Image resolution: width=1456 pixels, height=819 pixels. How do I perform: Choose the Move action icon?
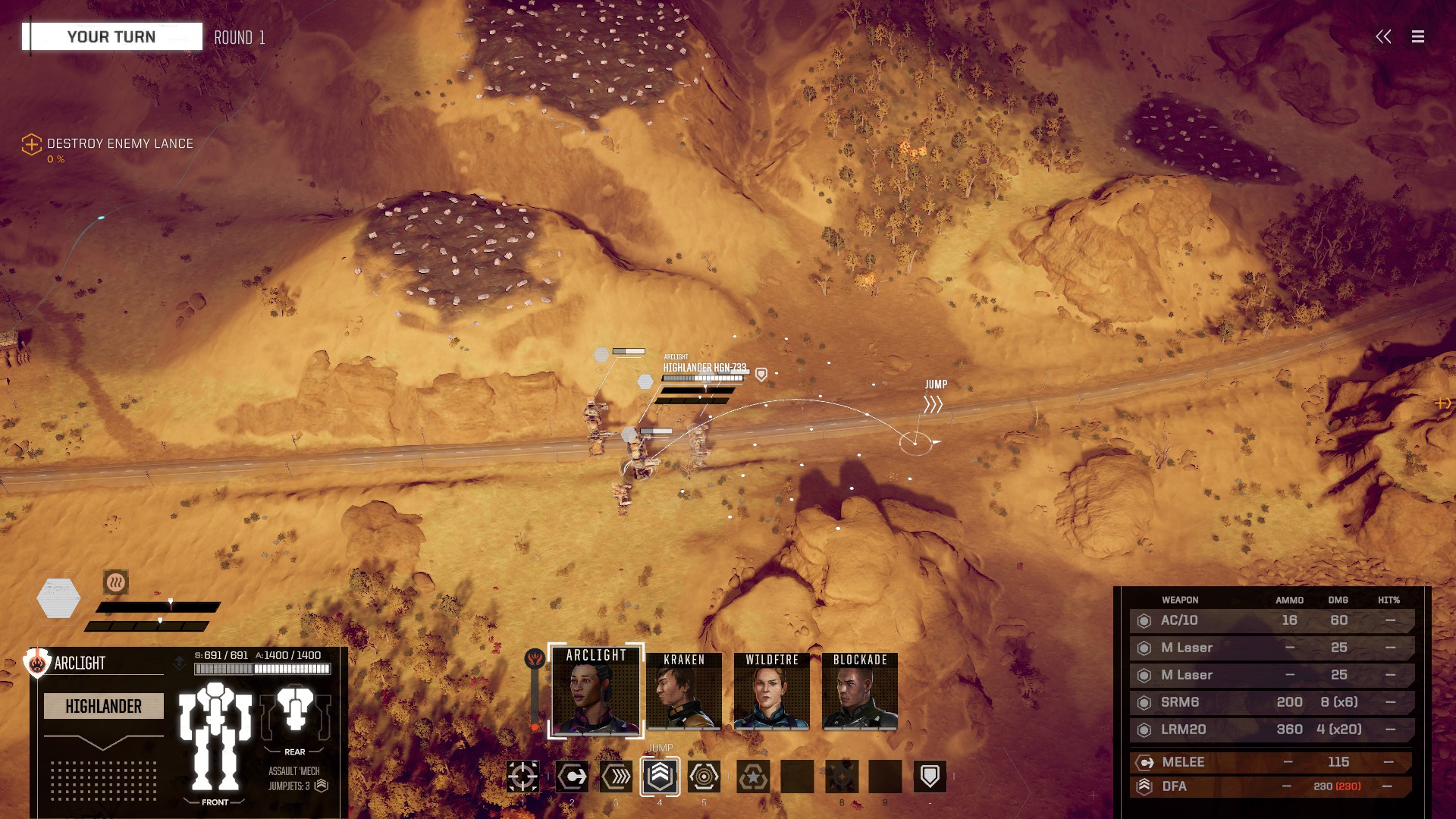tap(572, 777)
